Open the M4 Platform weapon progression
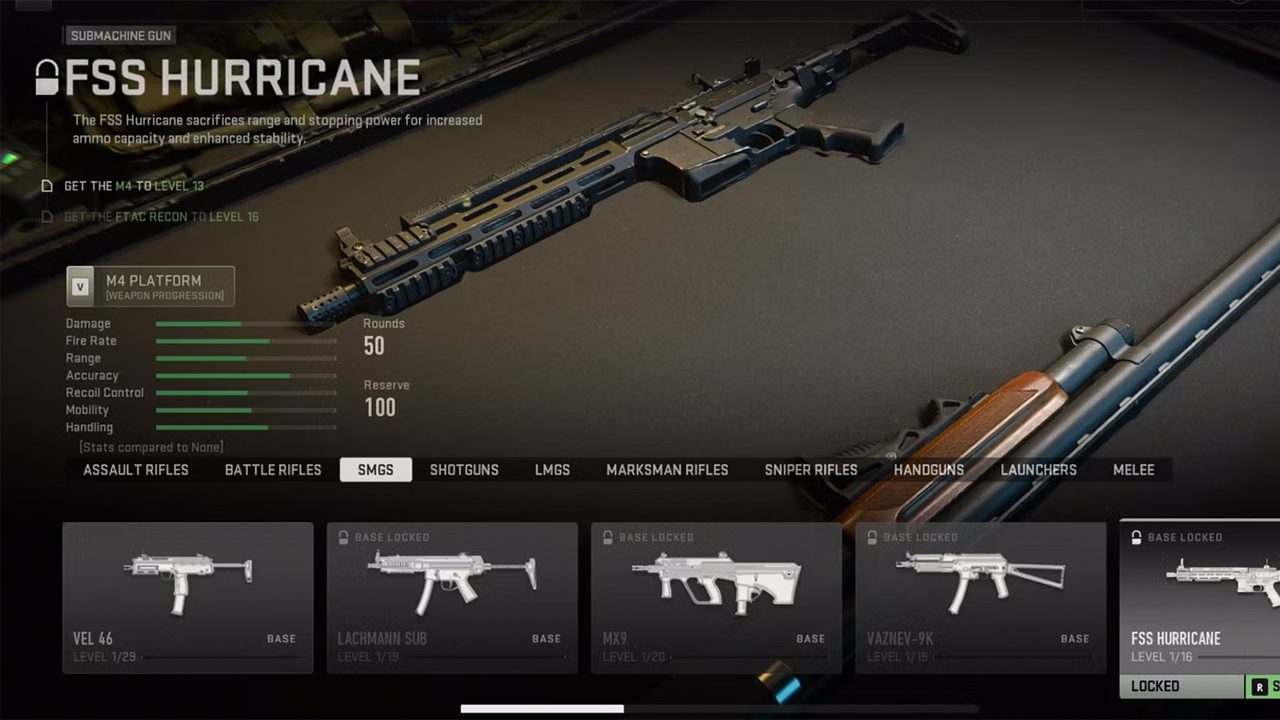This screenshot has height=720, width=1280. (x=151, y=286)
